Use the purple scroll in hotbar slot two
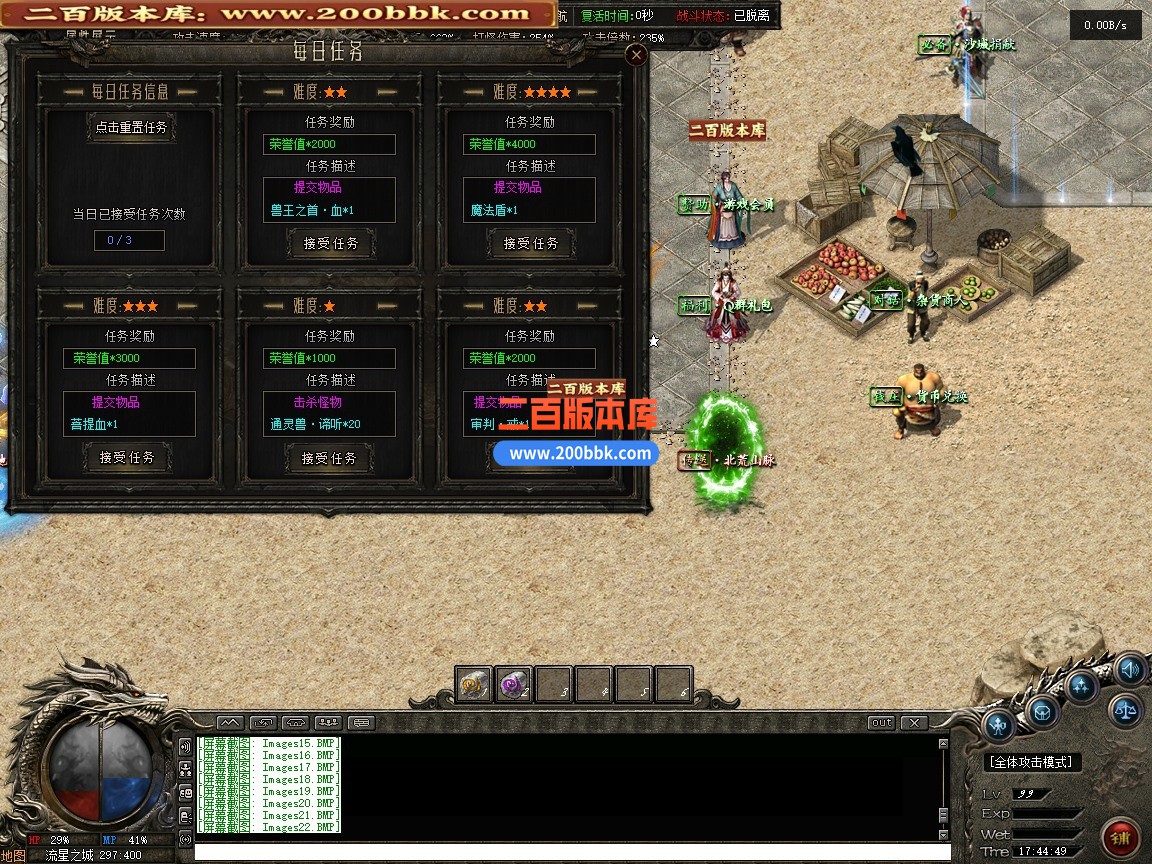This screenshot has width=1152, height=864. 514,685
